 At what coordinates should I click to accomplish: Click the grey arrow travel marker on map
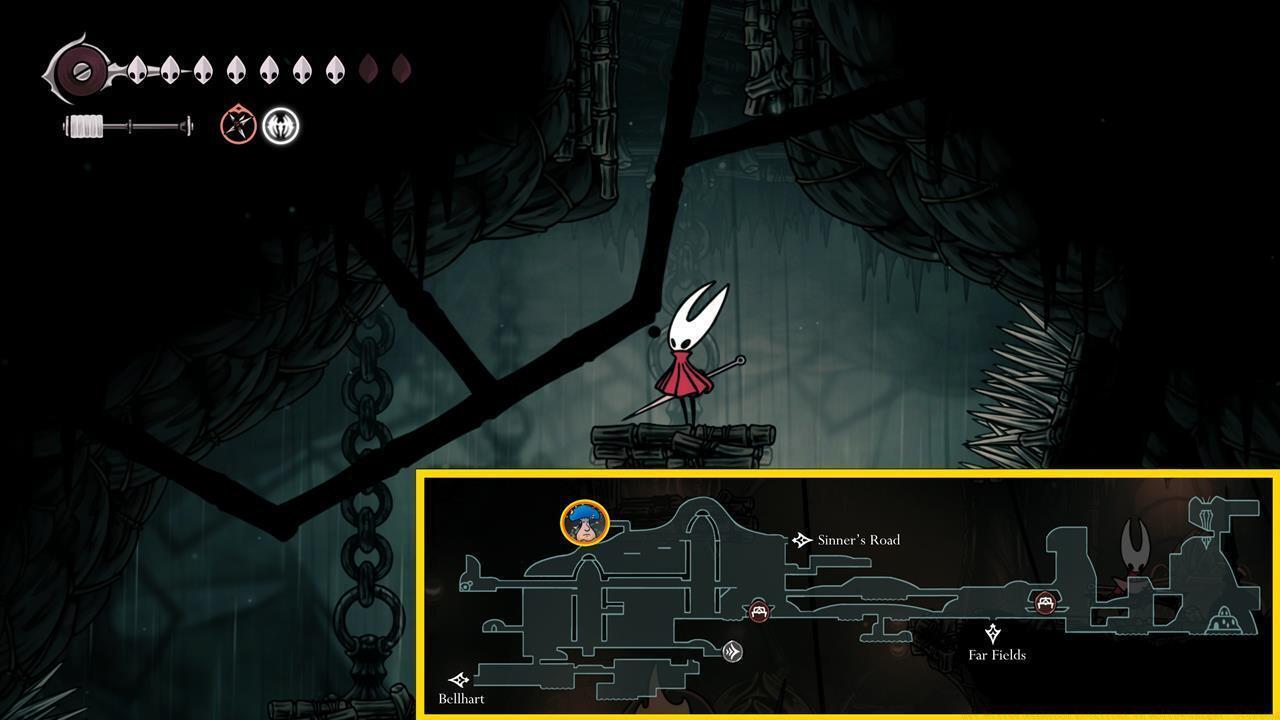click(733, 652)
